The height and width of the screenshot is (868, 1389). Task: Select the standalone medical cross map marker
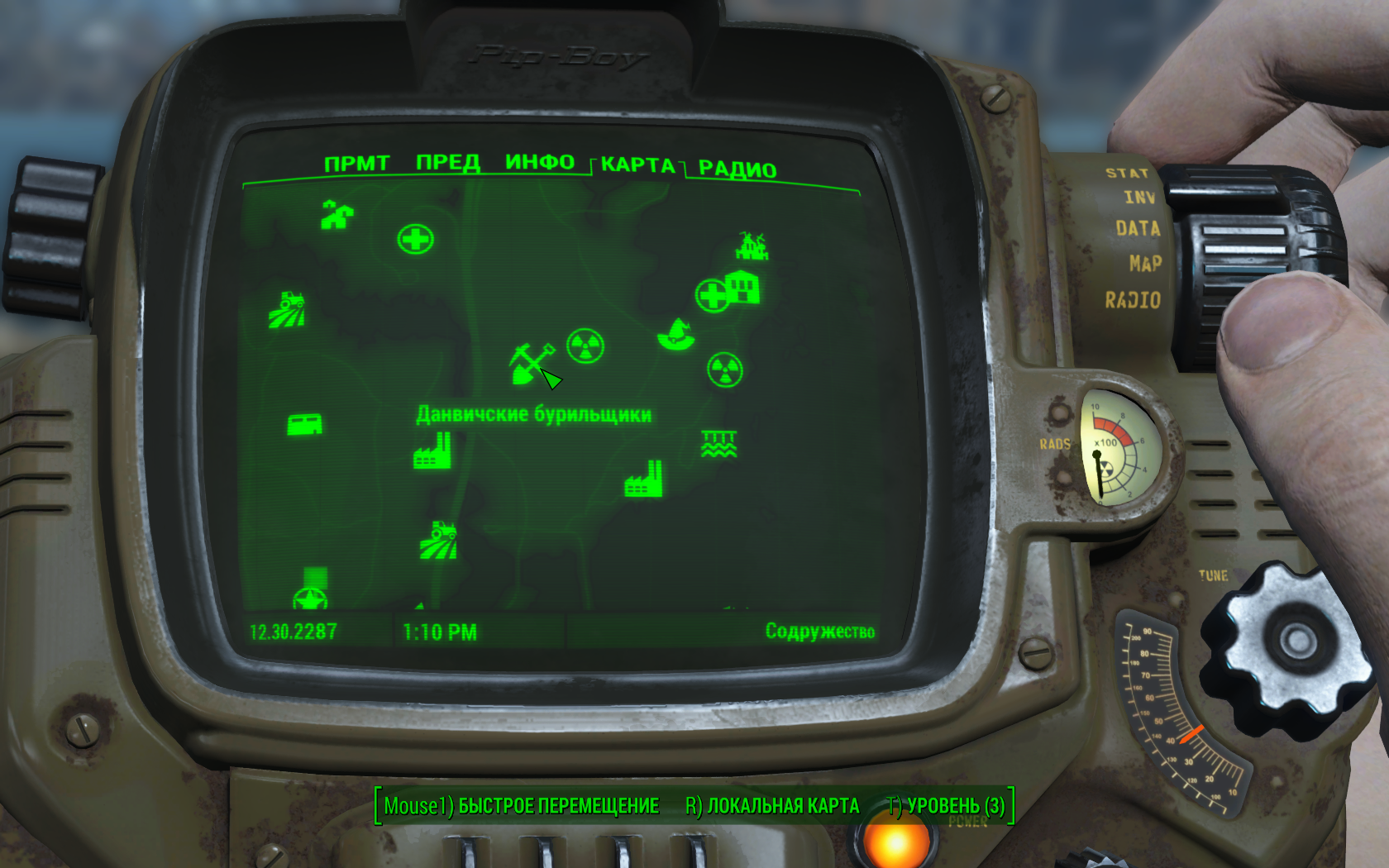coord(415,240)
